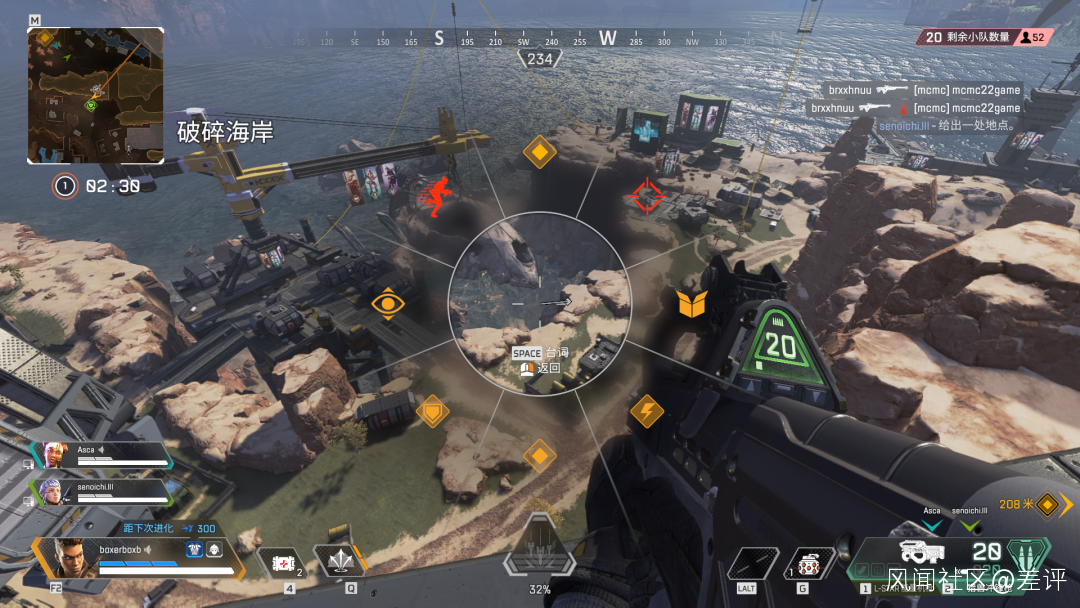
Task: Select the red enemy crosshair ping
Action: (646, 196)
